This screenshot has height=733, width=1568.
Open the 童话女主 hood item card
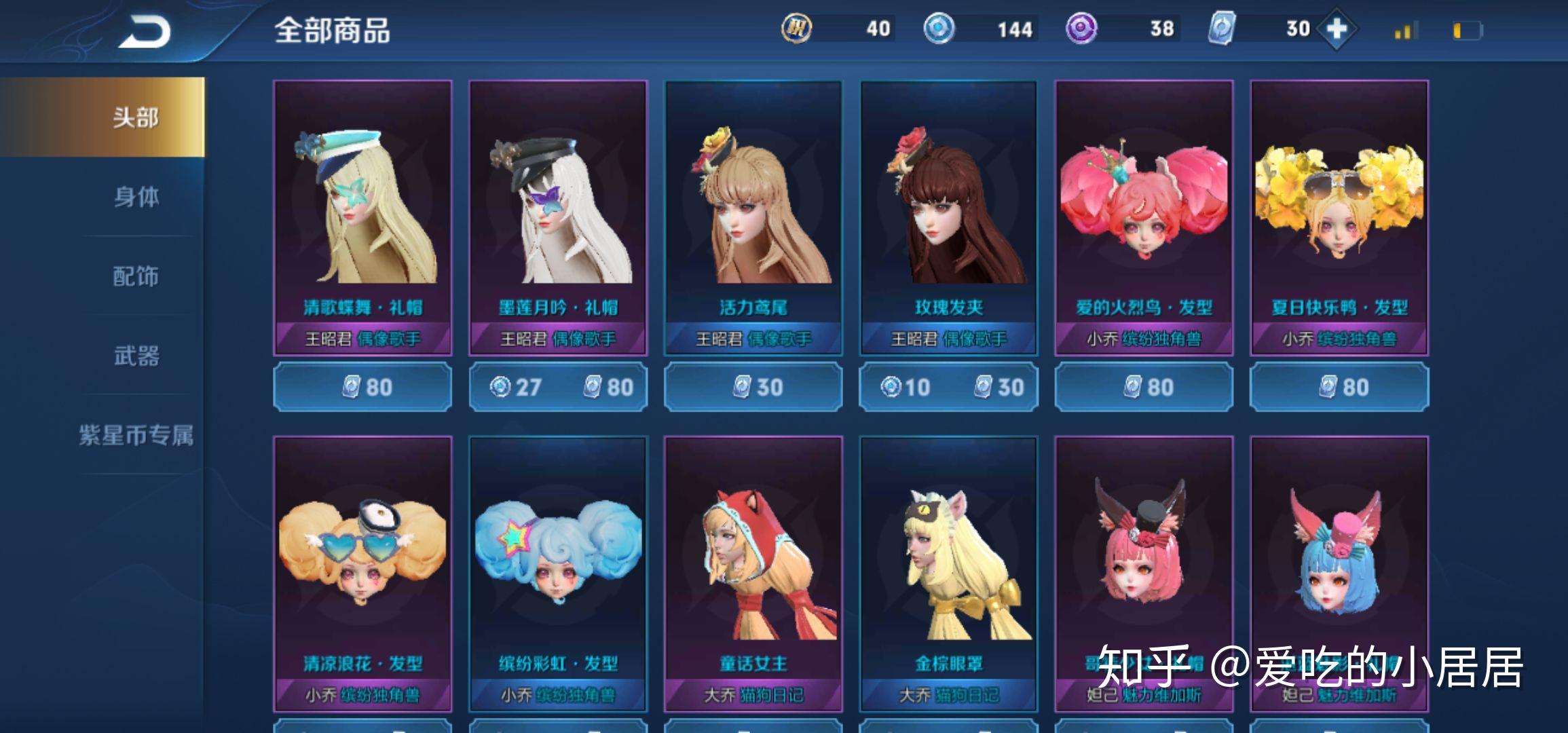click(753, 574)
